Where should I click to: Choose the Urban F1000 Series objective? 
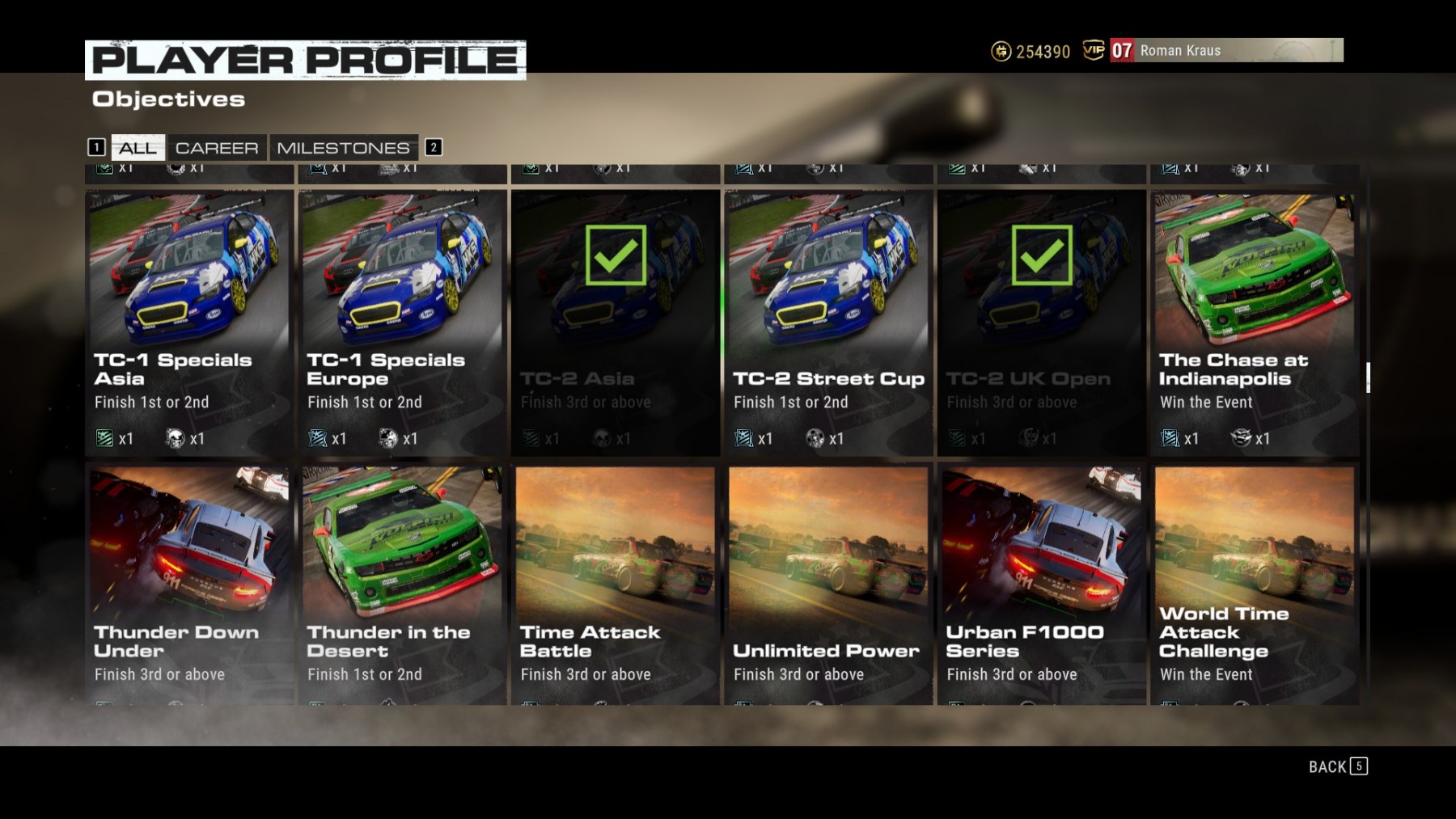pyautogui.click(x=1041, y=584)
